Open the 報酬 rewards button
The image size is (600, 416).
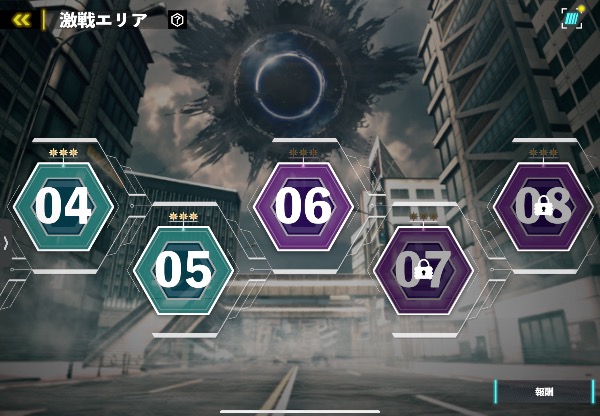[x=544, y=392]
